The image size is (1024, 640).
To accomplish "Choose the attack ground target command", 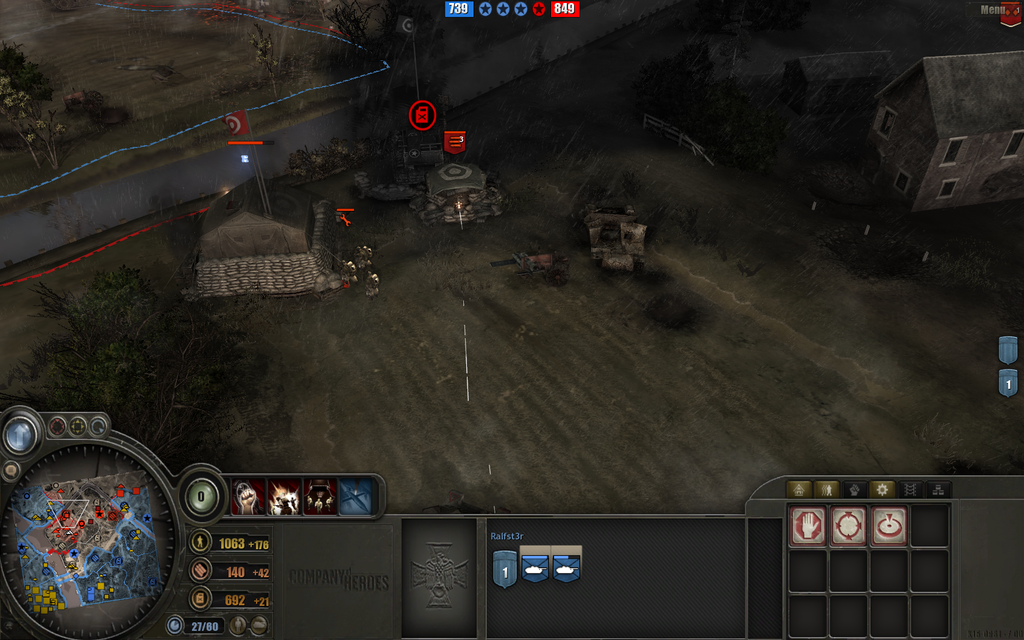I will pyautogui.click(x=888, y=527).
